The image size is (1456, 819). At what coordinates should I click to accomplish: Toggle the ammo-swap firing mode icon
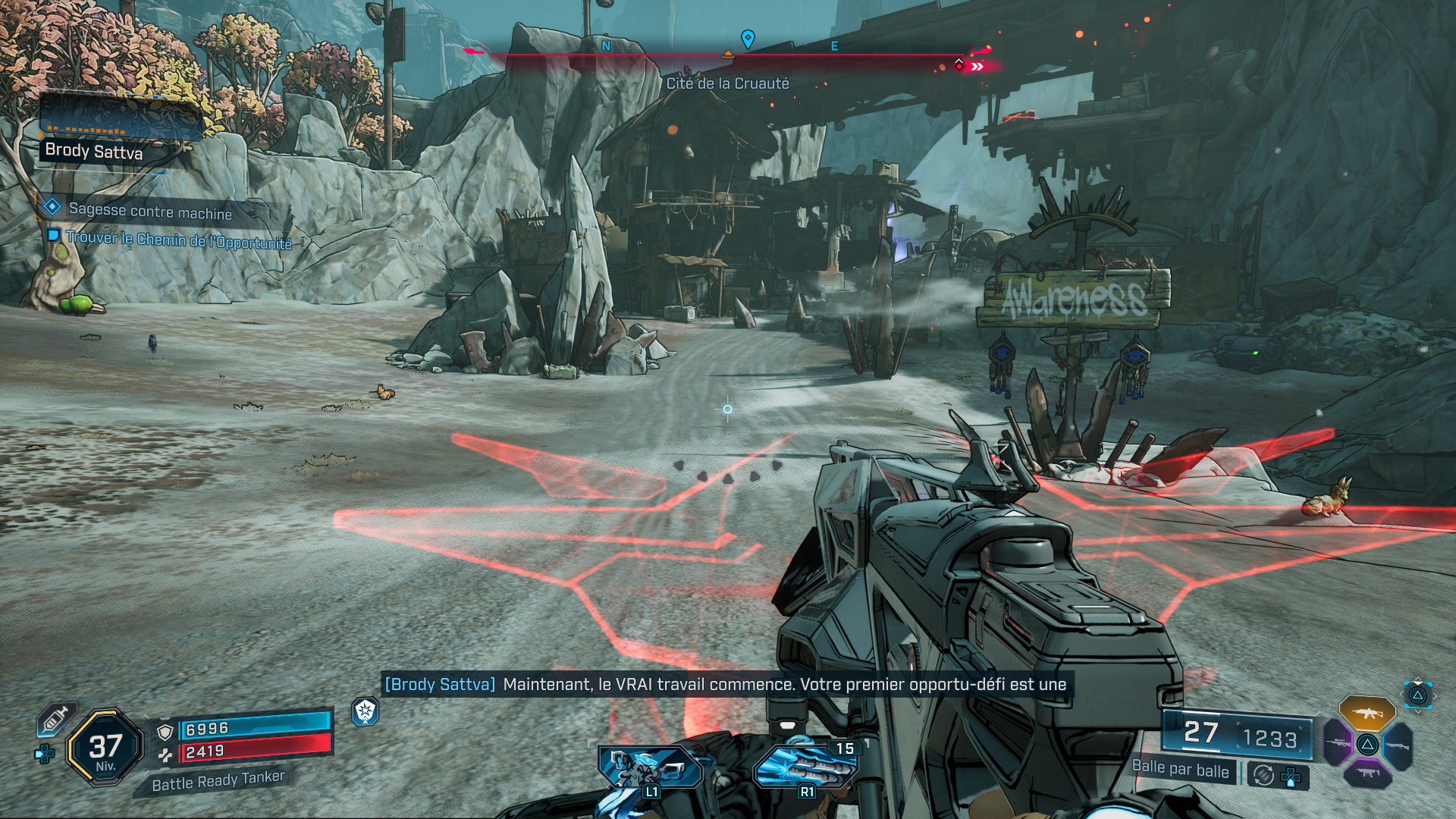(x=1263, y=775)
